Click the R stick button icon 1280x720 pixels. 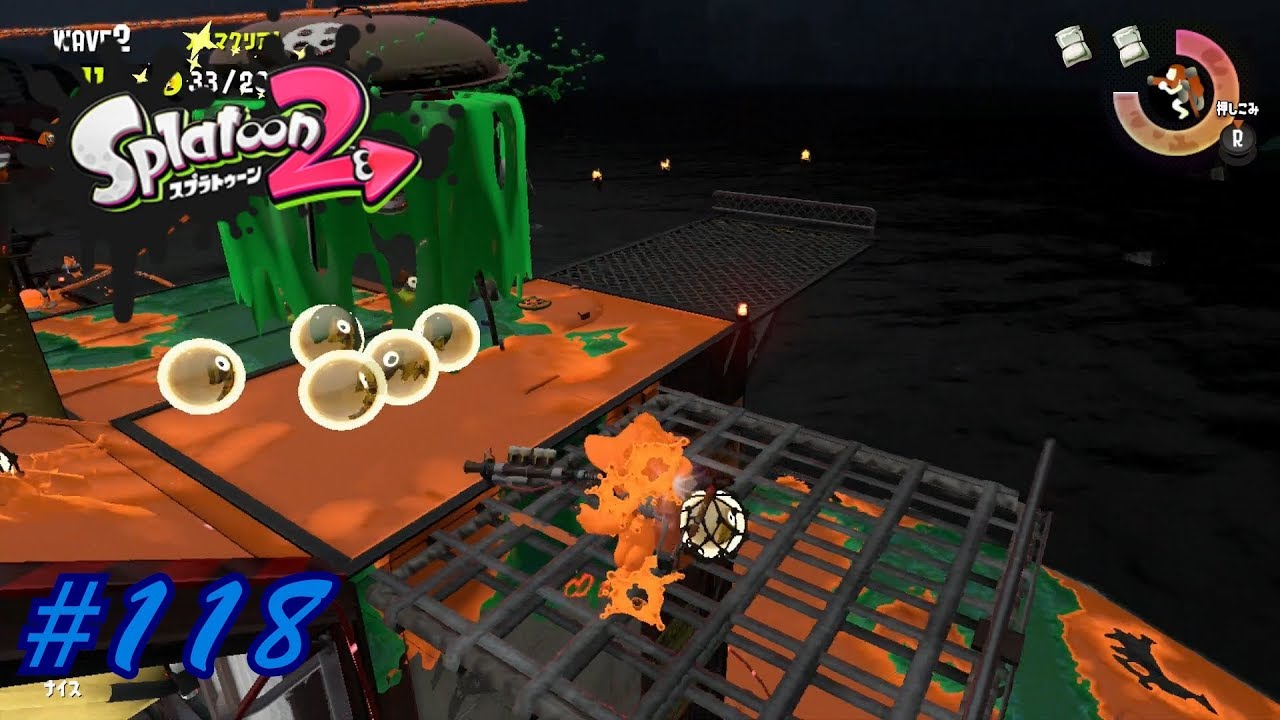(1237, 140)
